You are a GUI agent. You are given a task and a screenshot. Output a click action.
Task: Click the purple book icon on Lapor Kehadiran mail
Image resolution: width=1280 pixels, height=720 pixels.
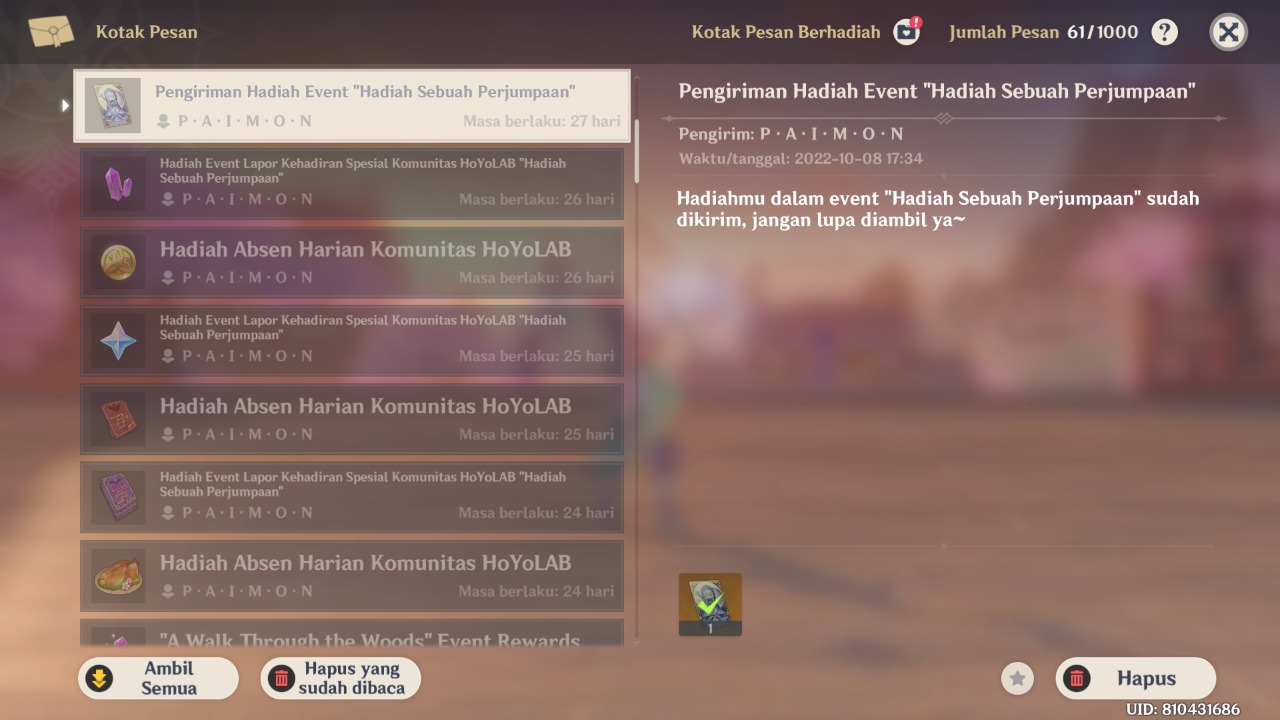(117, 497)
